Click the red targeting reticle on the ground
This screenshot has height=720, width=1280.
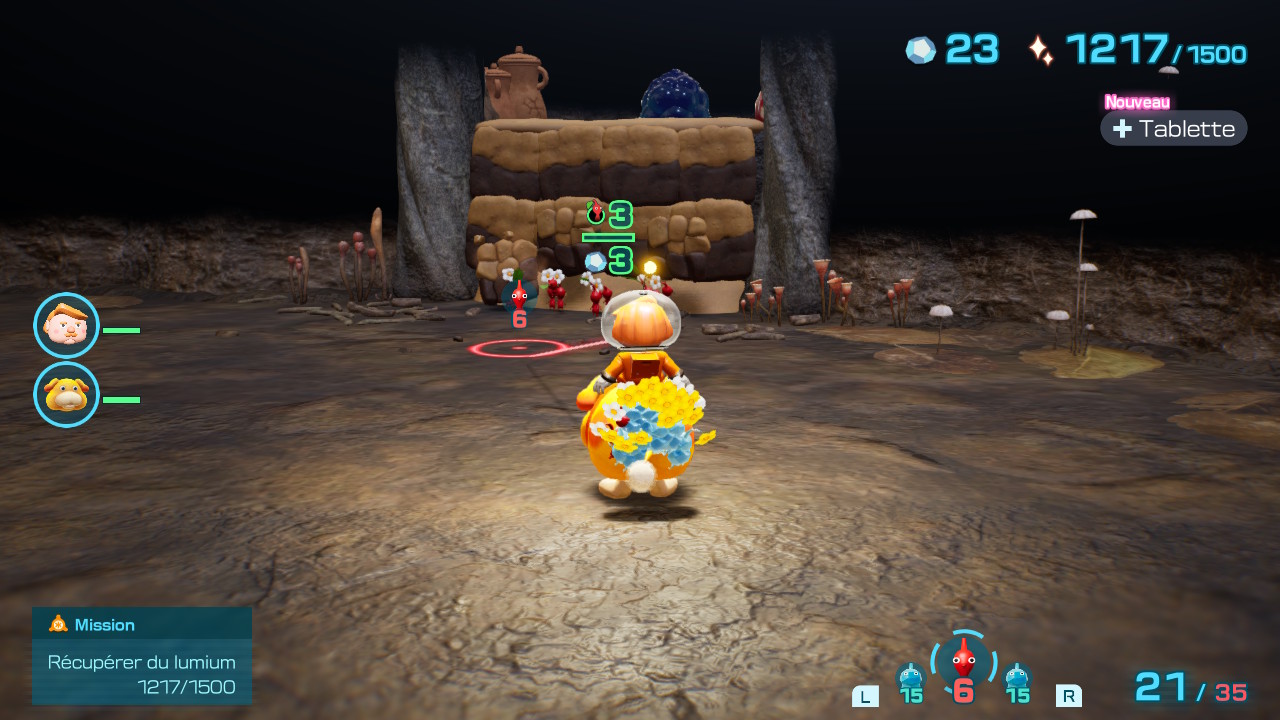click(x=517, y=350)
